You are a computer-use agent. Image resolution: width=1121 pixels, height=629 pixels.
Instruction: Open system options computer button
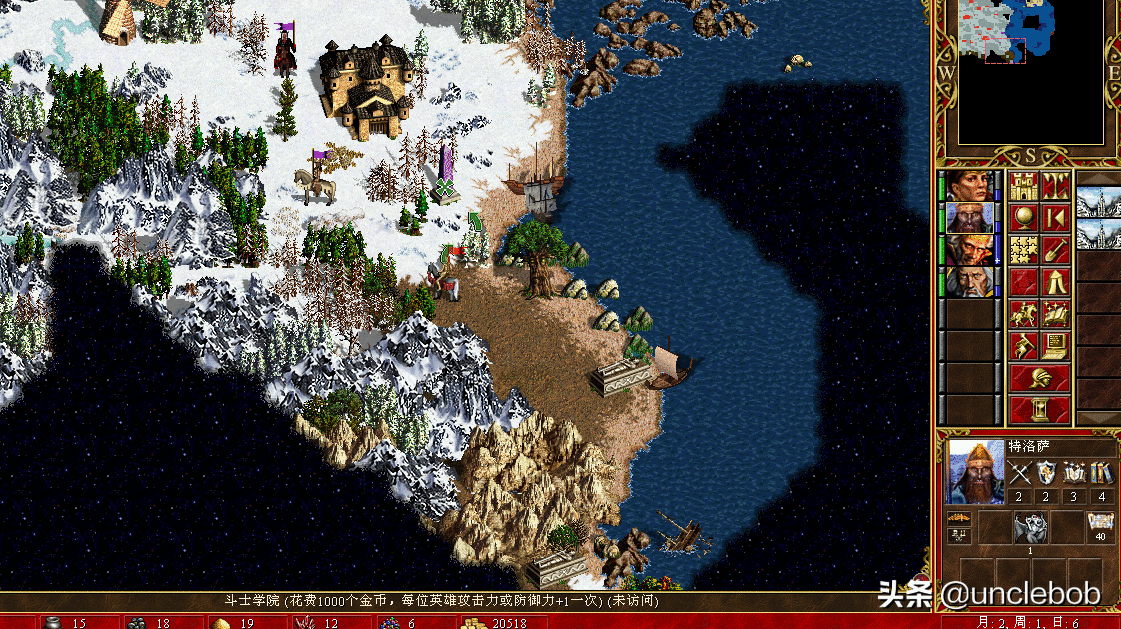[x=1056, y=346]
